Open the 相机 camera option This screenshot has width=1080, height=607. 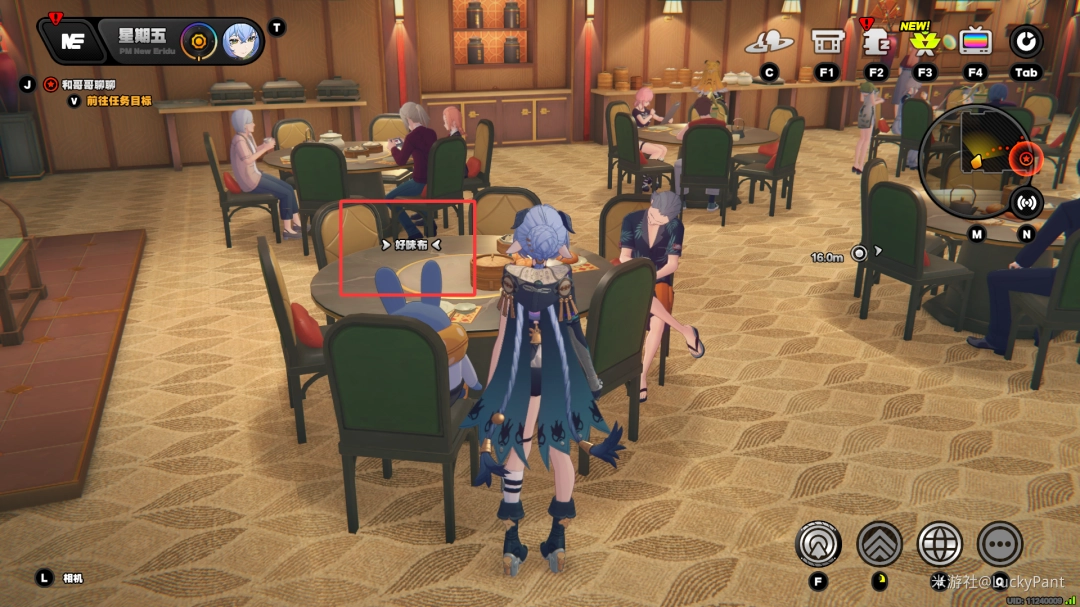tap(74, 578)
